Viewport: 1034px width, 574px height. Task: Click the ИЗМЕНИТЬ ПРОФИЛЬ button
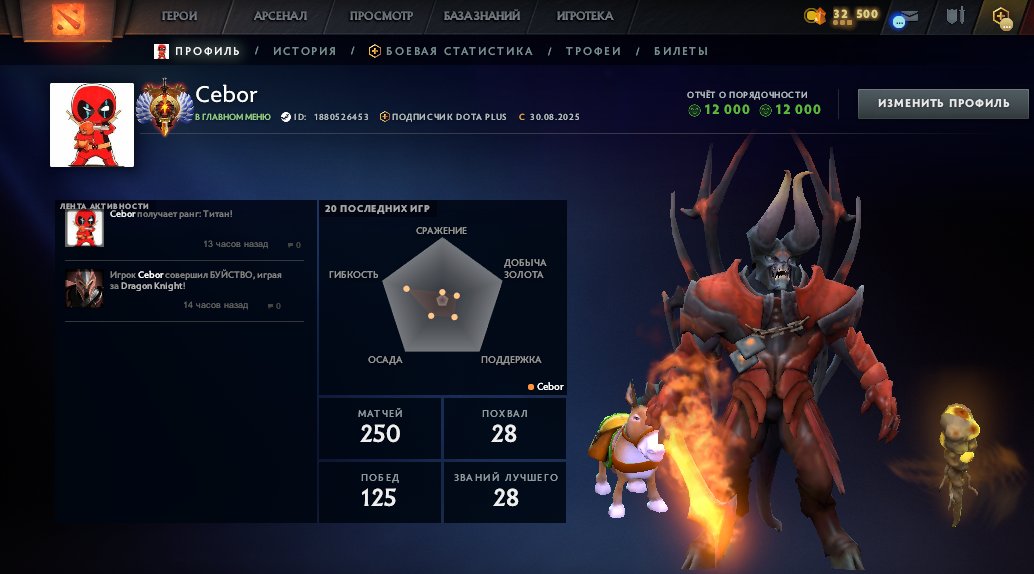click(x=943, y=103)
